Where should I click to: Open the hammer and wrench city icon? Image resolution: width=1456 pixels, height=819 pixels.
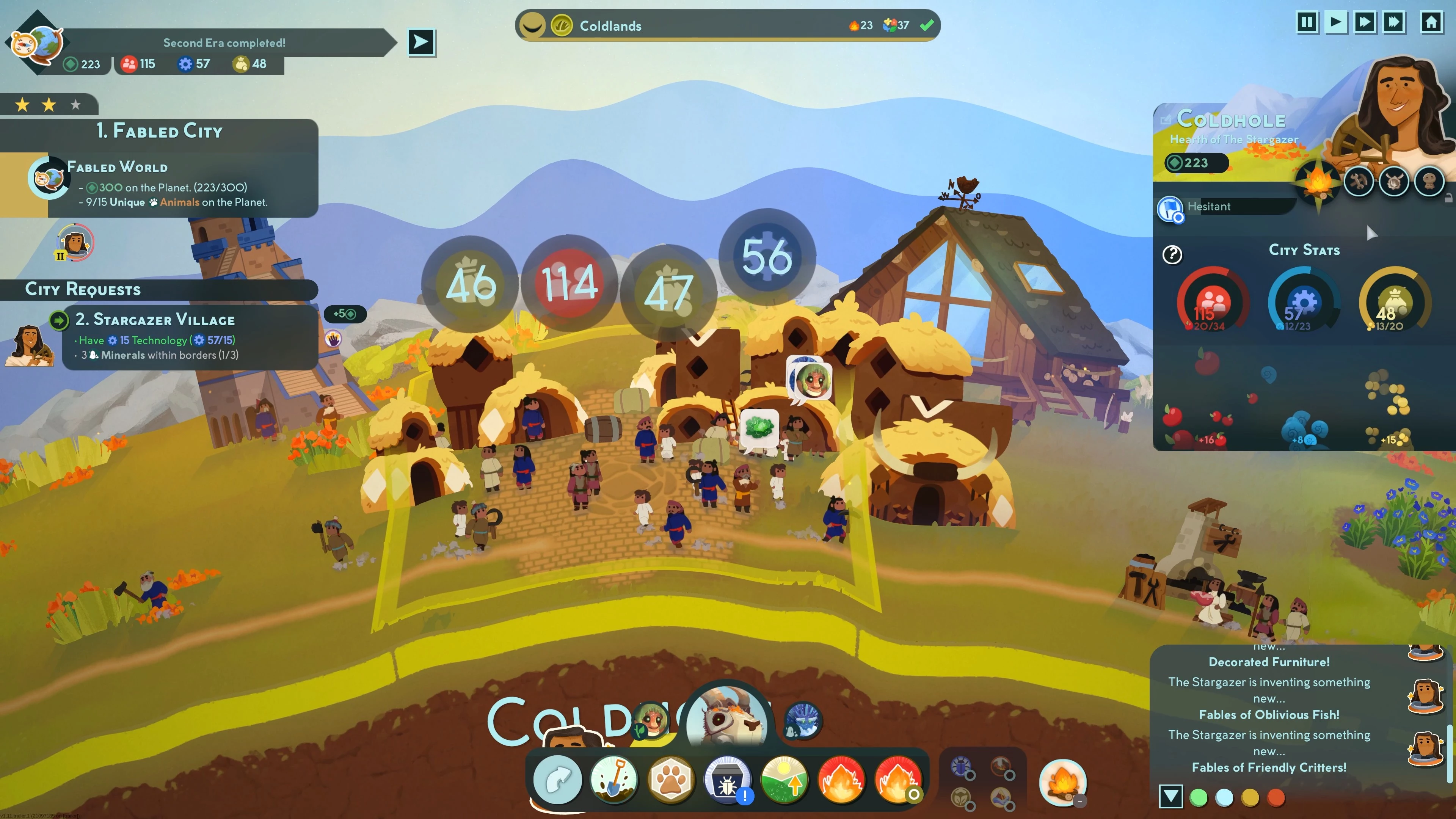tap(1358, 182)
